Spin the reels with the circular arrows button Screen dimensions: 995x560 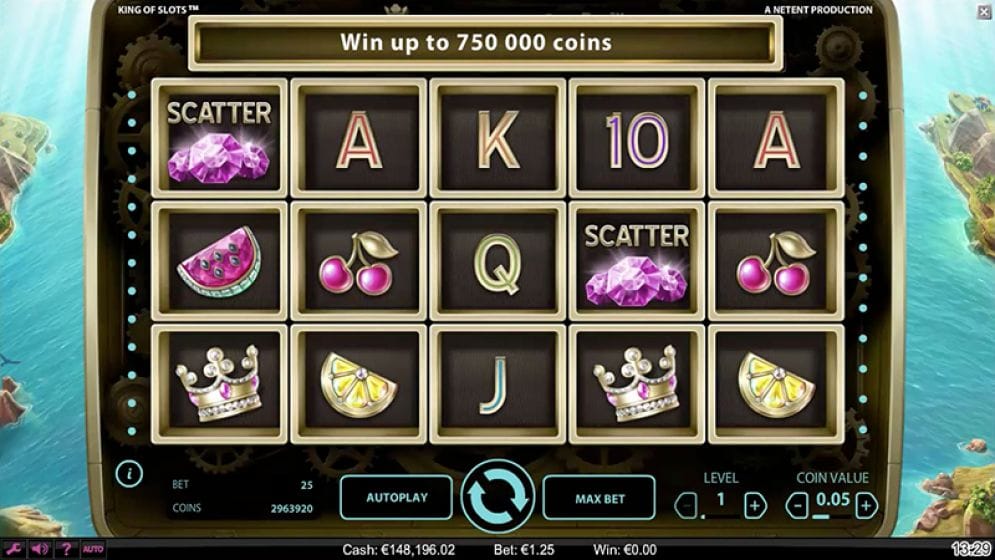click(x=497, y=496)
